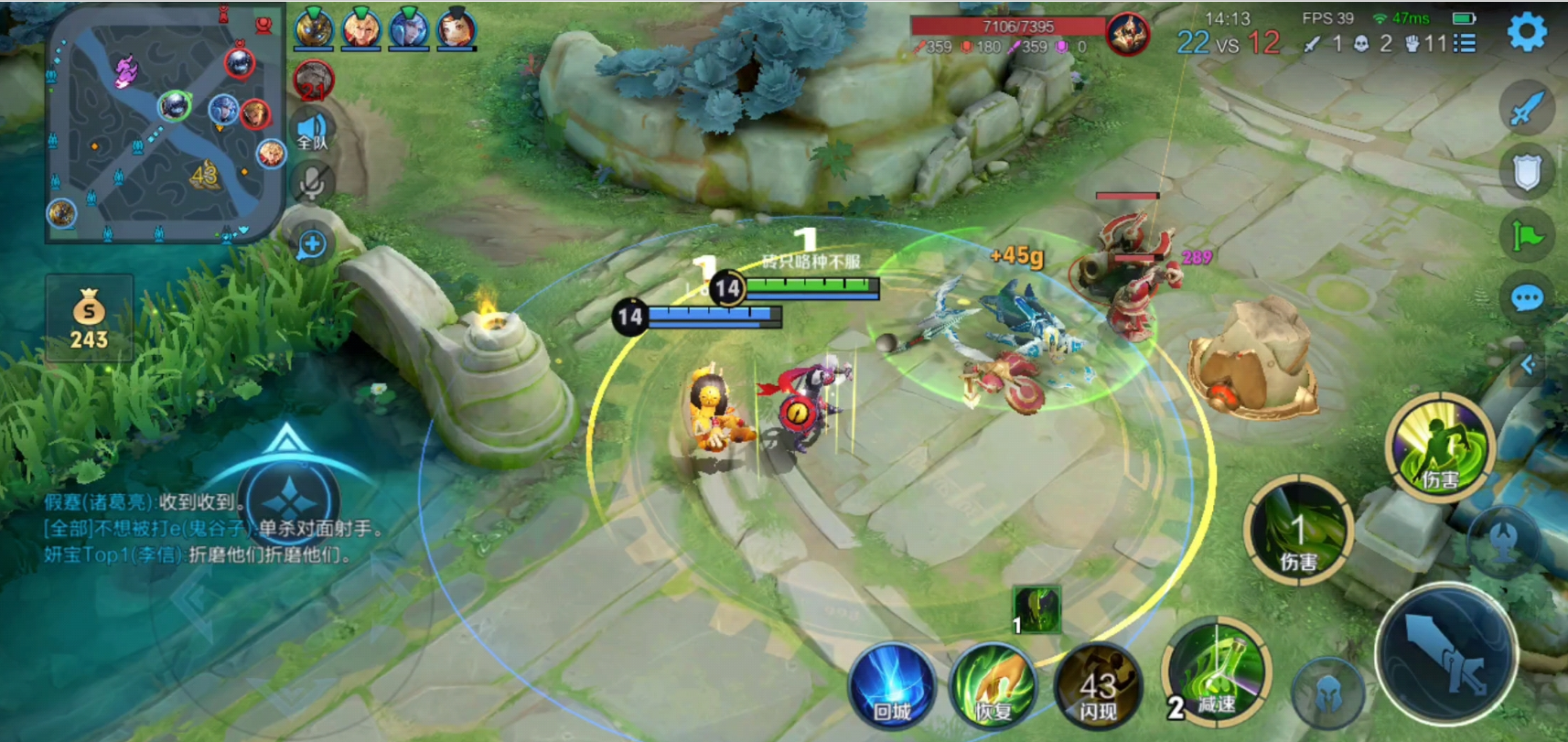The image size is (1568, 742).
Task: Open the settings gear menu
Action: [1526, 33]
